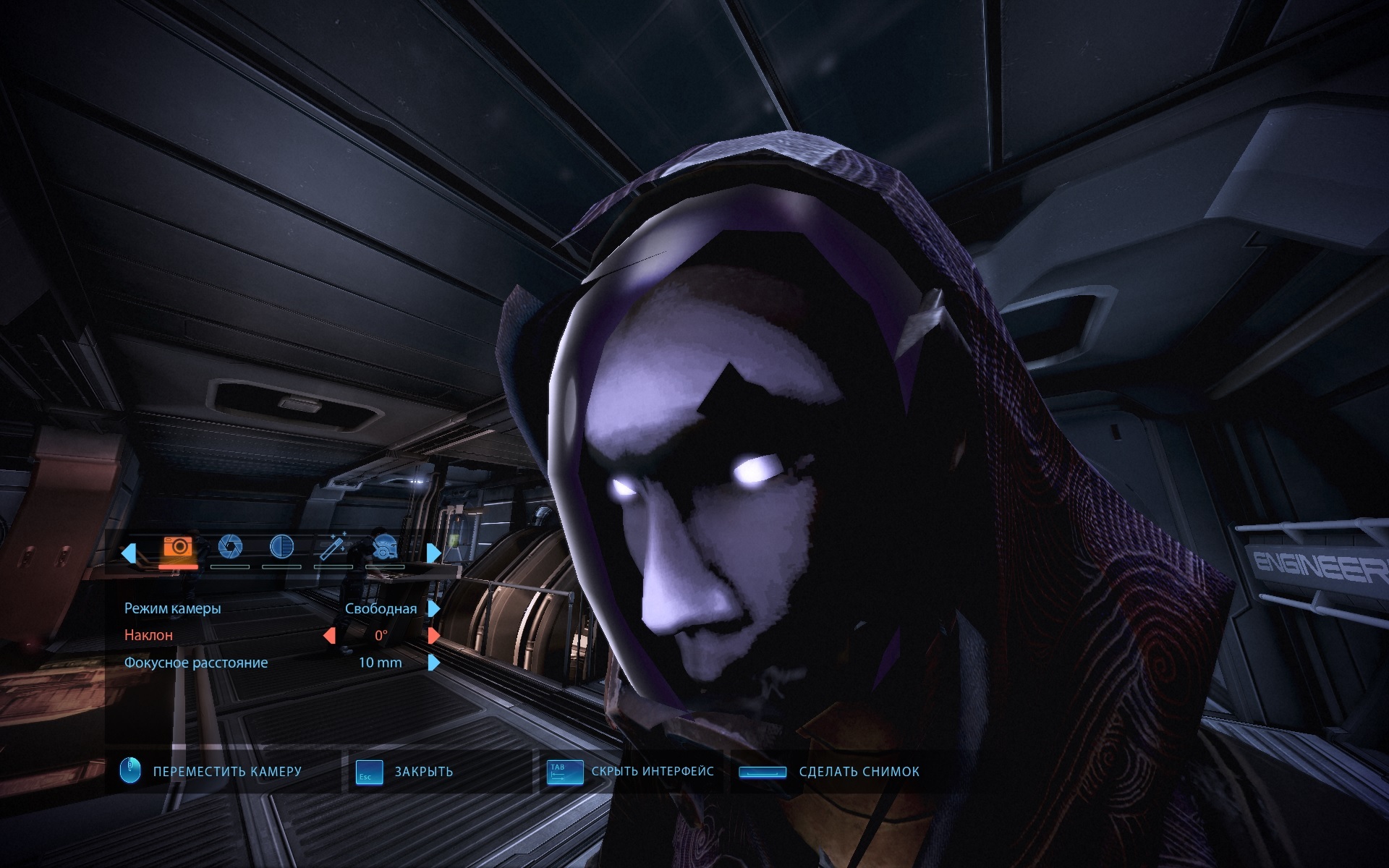
Task: Change camera mode with arrow next to Свободная
Action: click(x=433, y=608)
